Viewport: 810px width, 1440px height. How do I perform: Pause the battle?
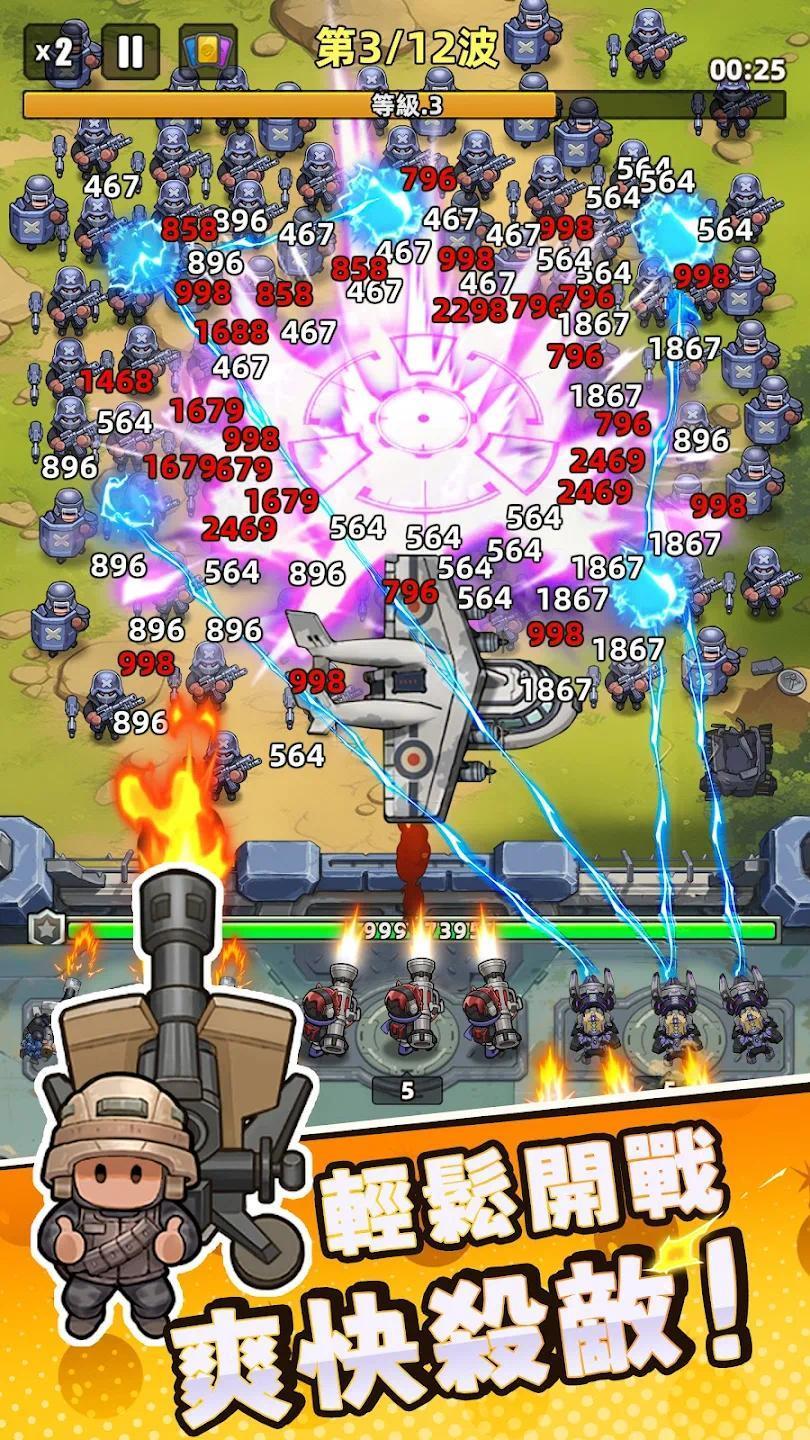(131, 52)
